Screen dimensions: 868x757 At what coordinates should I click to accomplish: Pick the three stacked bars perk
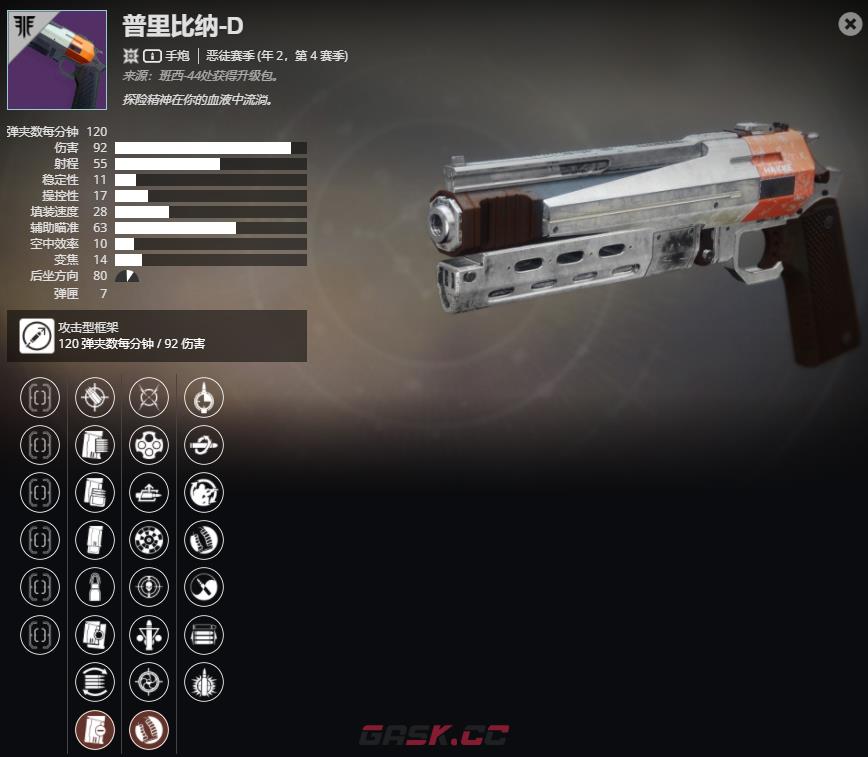204,635
